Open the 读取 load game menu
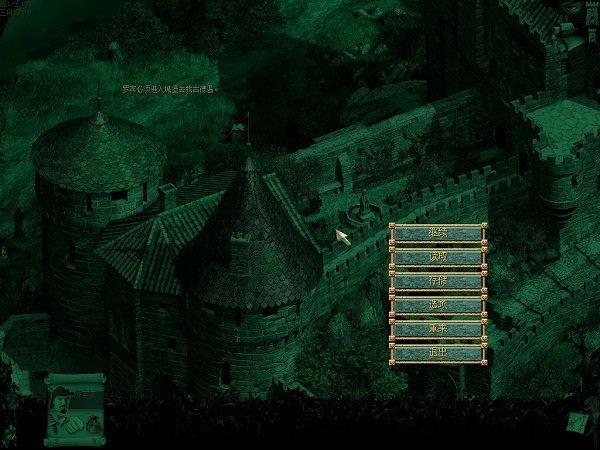 [x=437, y=257]
